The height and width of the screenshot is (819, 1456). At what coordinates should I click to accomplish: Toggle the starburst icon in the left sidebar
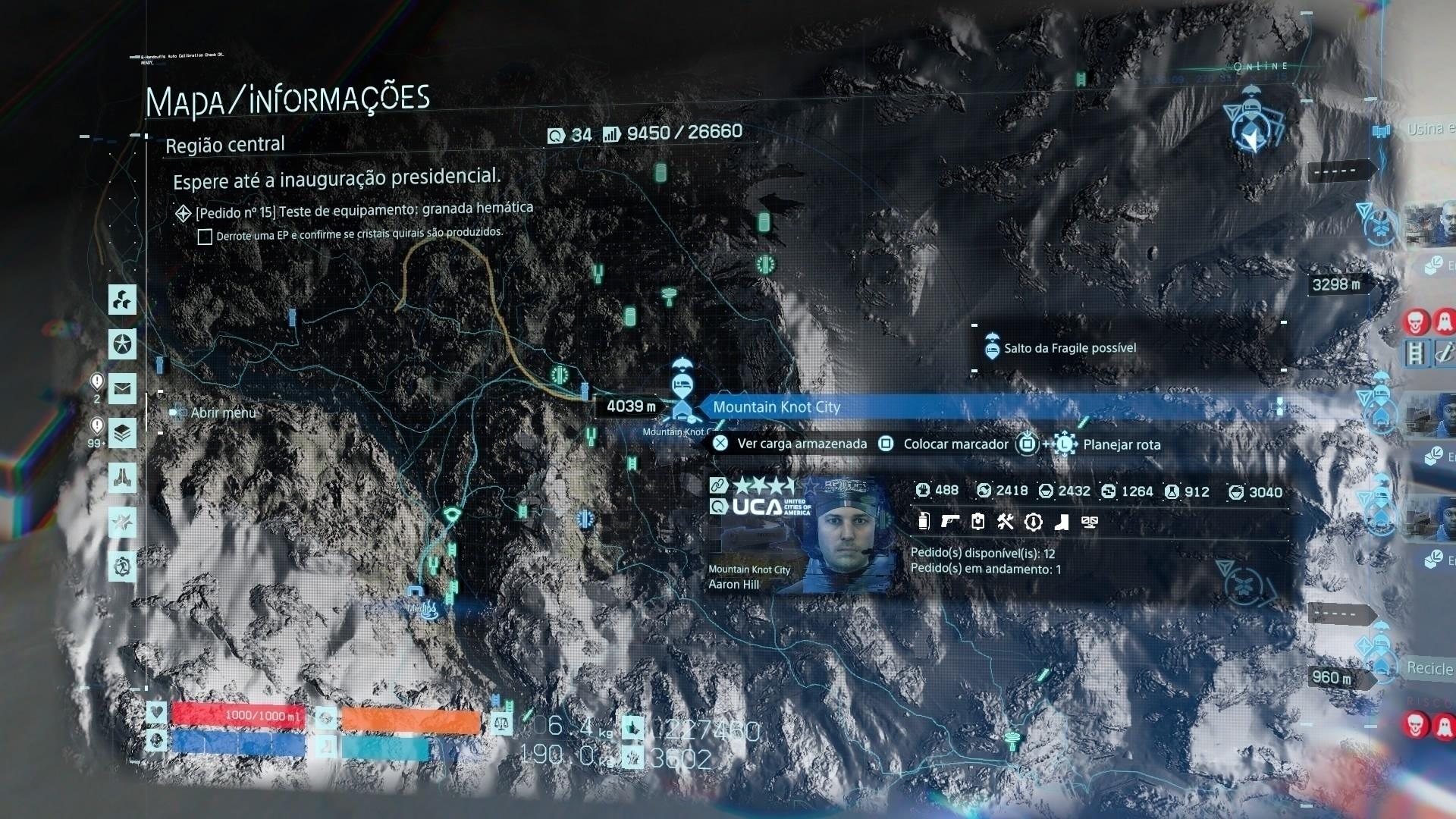click(124, 522)
